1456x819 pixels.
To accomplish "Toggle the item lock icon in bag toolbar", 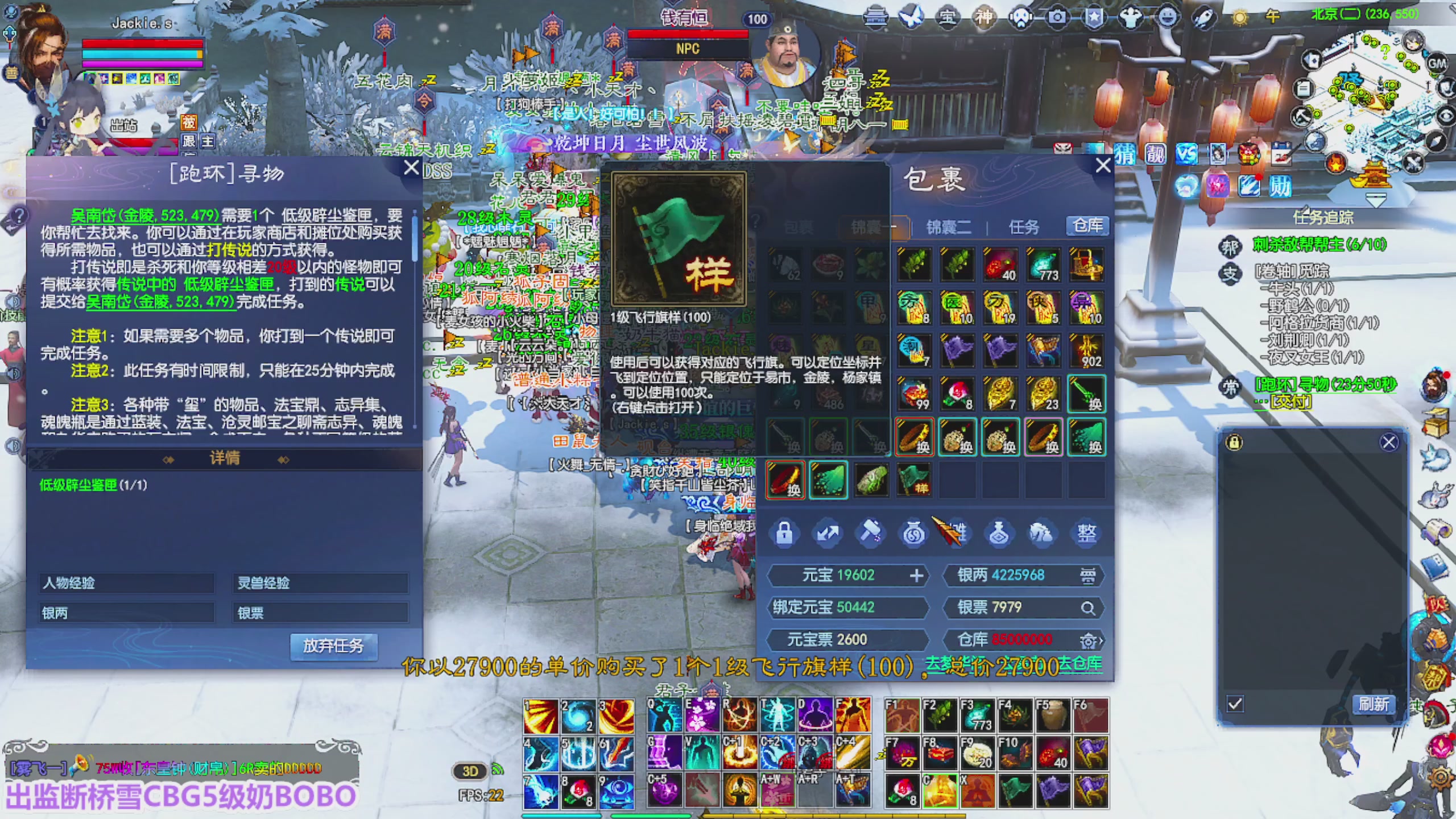I will coord(784,533).
